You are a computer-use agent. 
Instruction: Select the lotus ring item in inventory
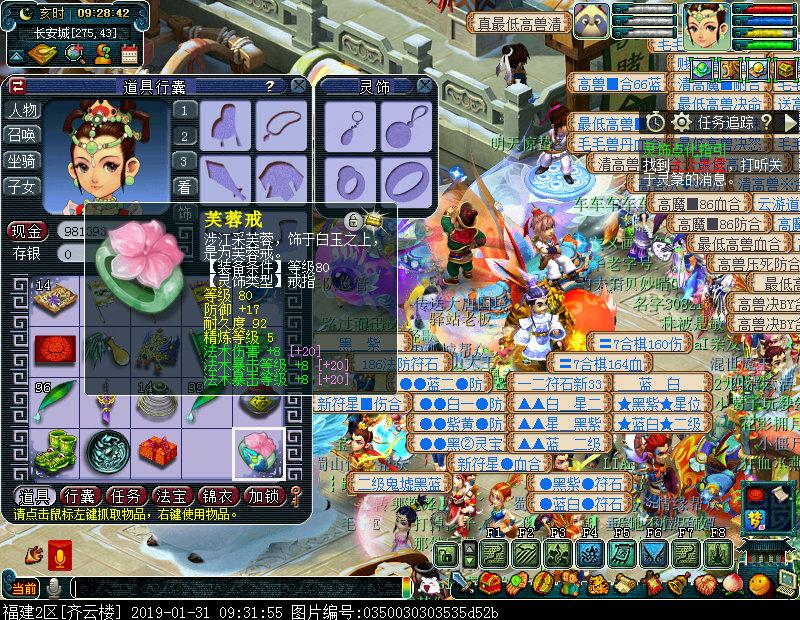click(x=259, y=452)
